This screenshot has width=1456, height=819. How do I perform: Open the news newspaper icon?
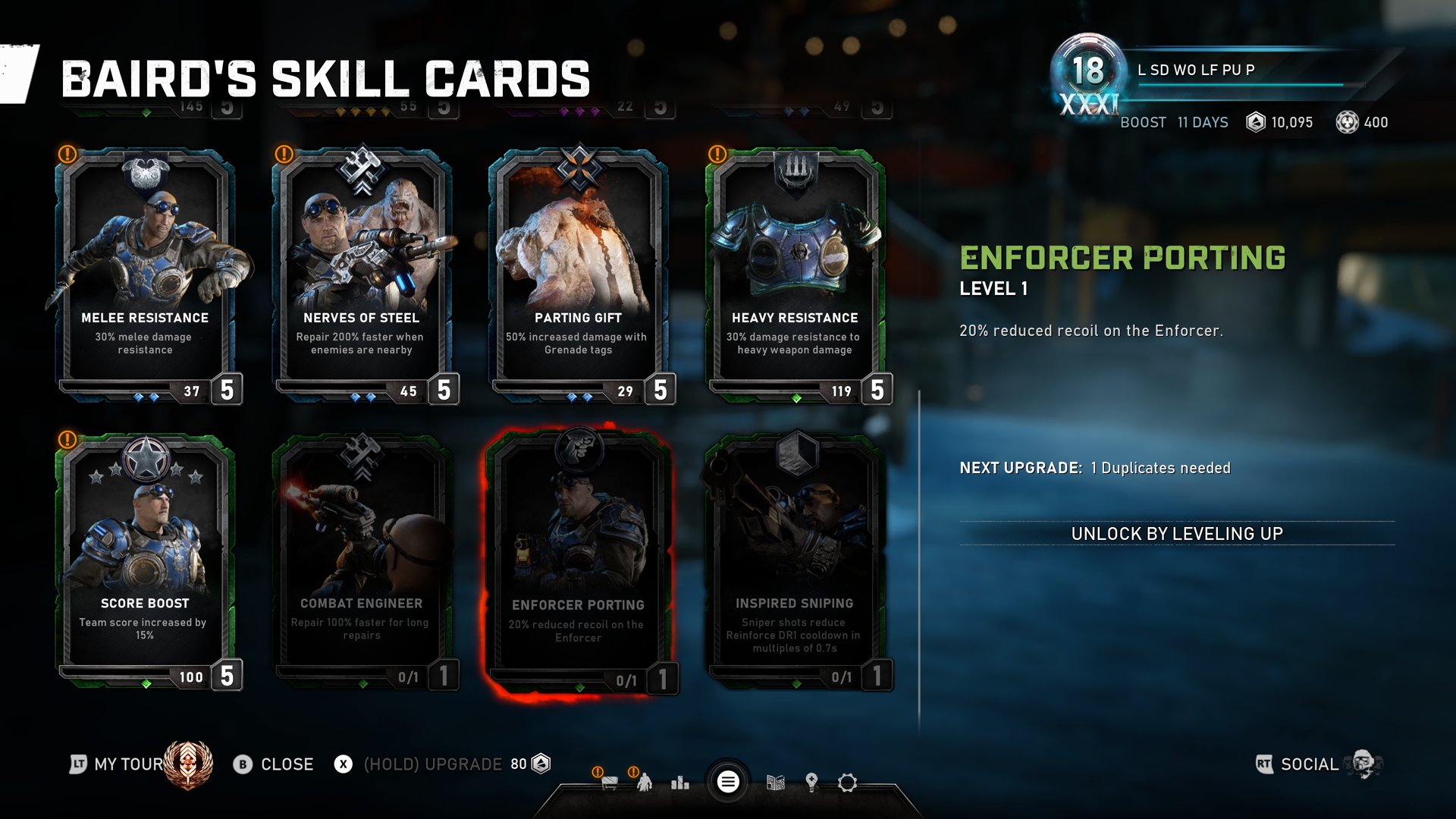point(775,782)
